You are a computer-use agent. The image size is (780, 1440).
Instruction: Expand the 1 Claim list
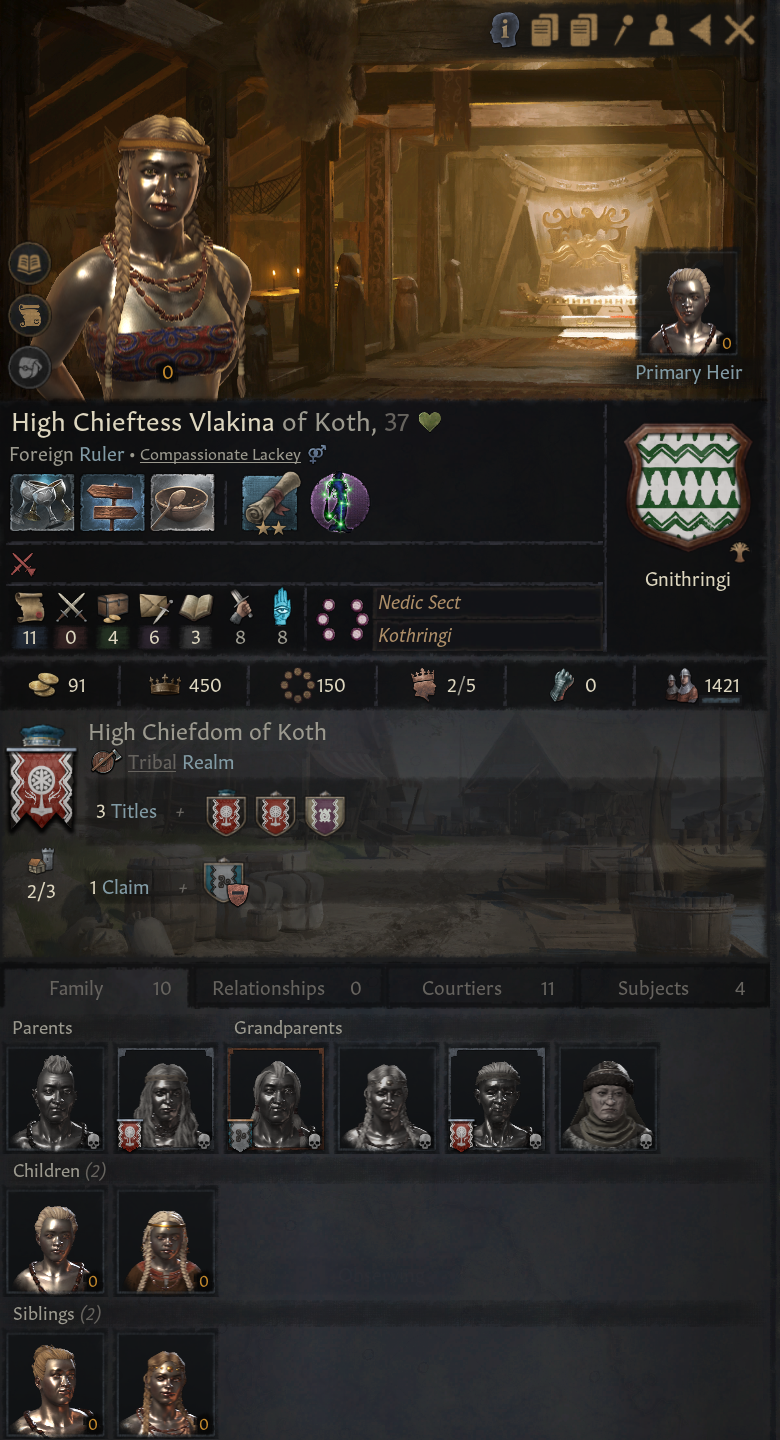(119, 887)
